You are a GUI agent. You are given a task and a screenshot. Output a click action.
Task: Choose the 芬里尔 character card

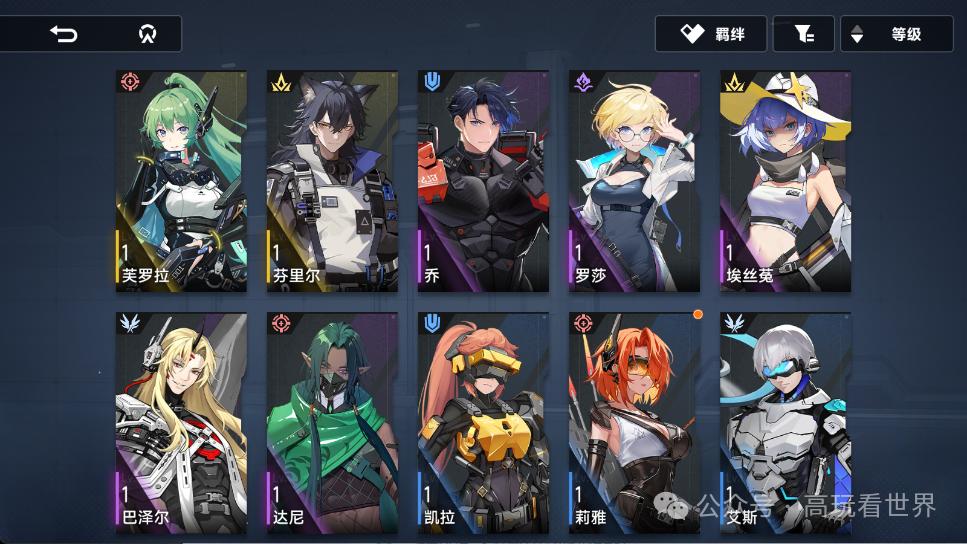point(332,181)
